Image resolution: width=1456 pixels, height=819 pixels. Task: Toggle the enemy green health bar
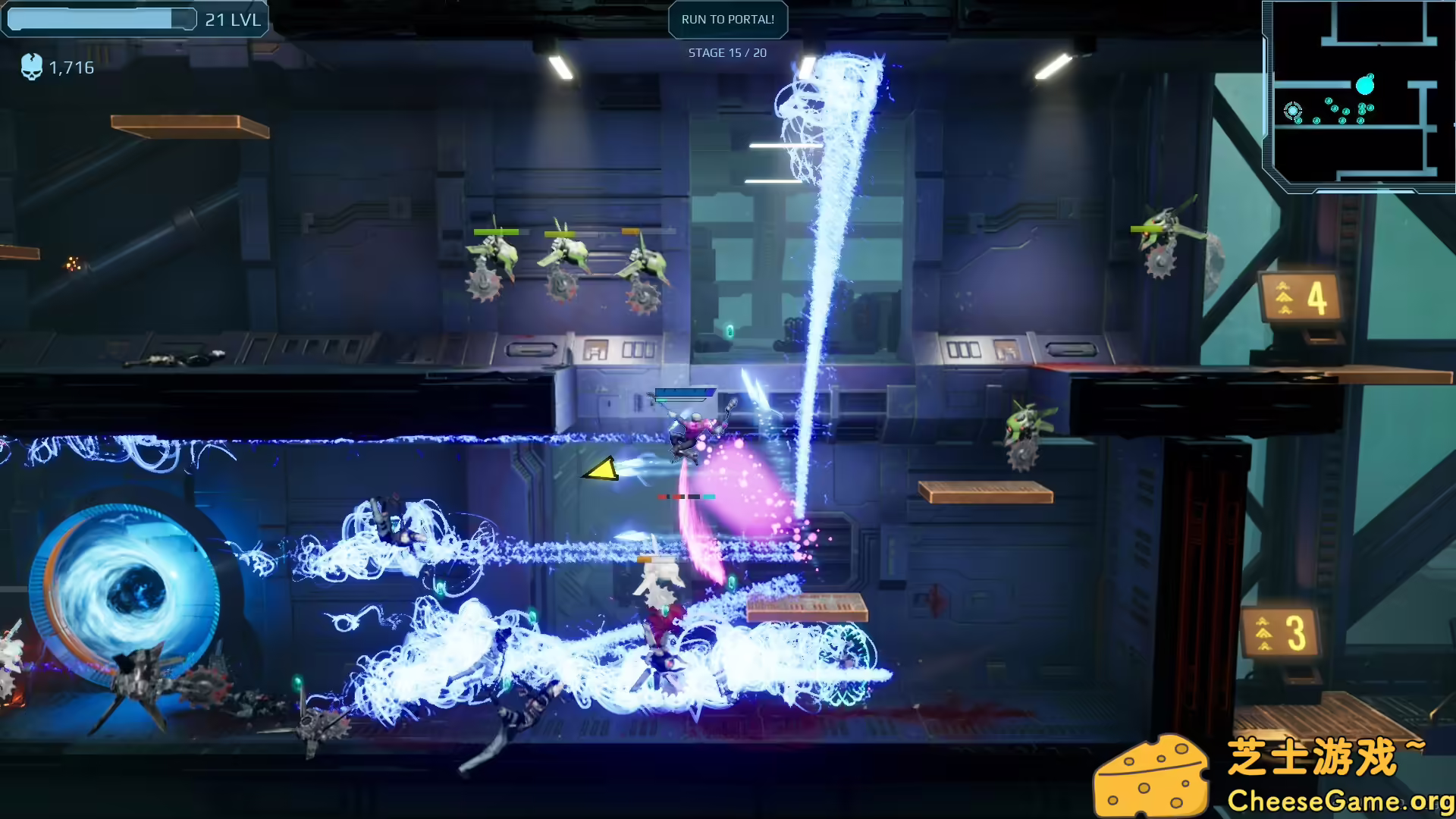497,231
